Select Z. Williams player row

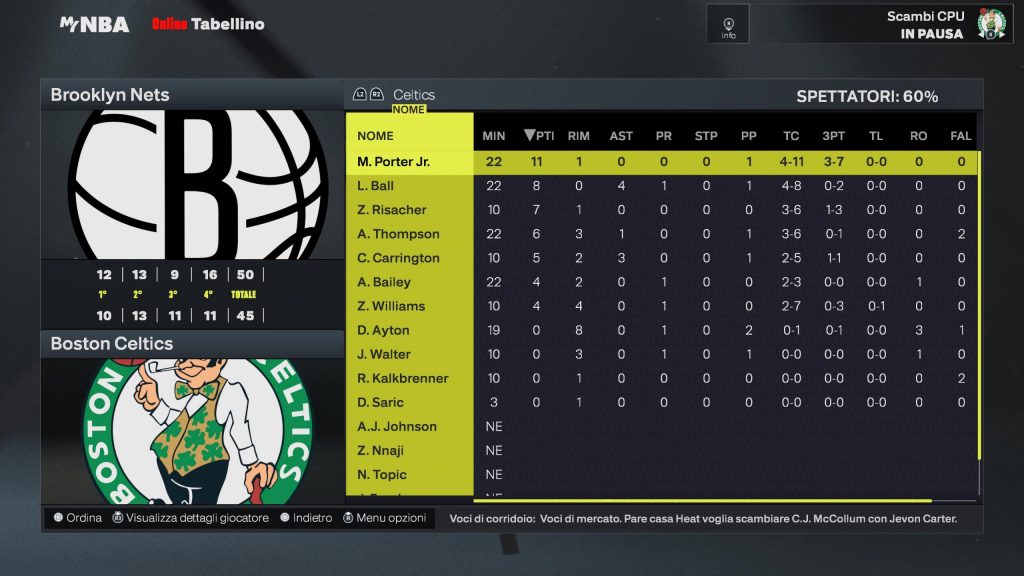pos(391,306)
